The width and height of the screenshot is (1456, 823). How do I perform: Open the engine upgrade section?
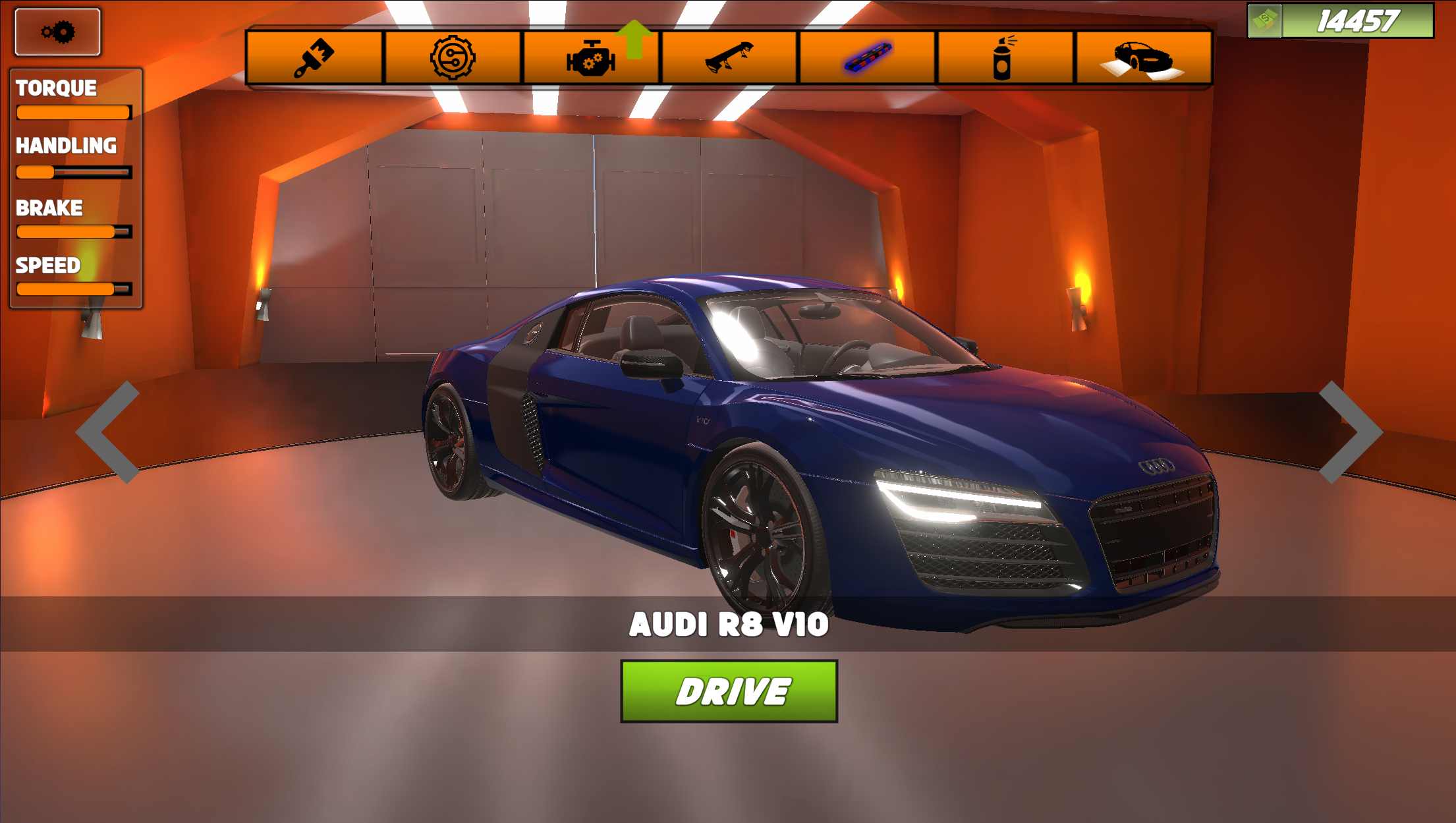click(x=588, y=59)
